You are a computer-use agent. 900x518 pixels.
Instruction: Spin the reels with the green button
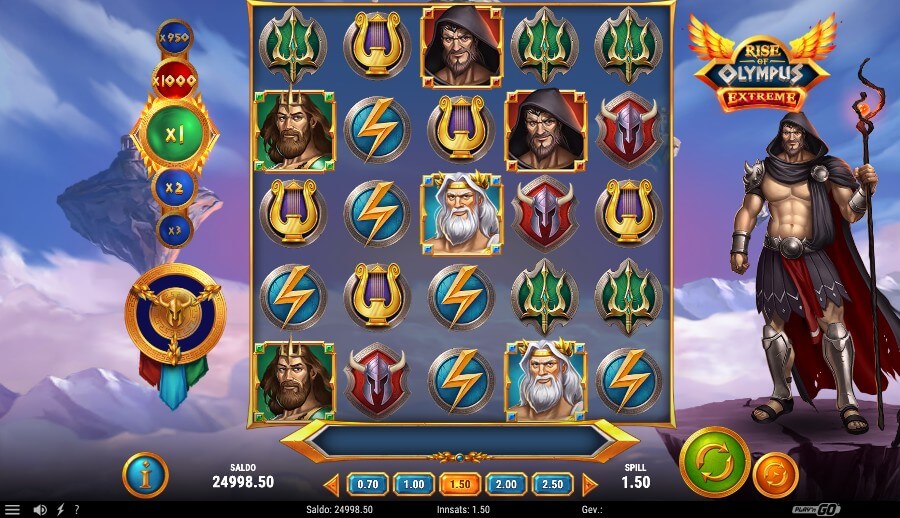click(714, 462)
